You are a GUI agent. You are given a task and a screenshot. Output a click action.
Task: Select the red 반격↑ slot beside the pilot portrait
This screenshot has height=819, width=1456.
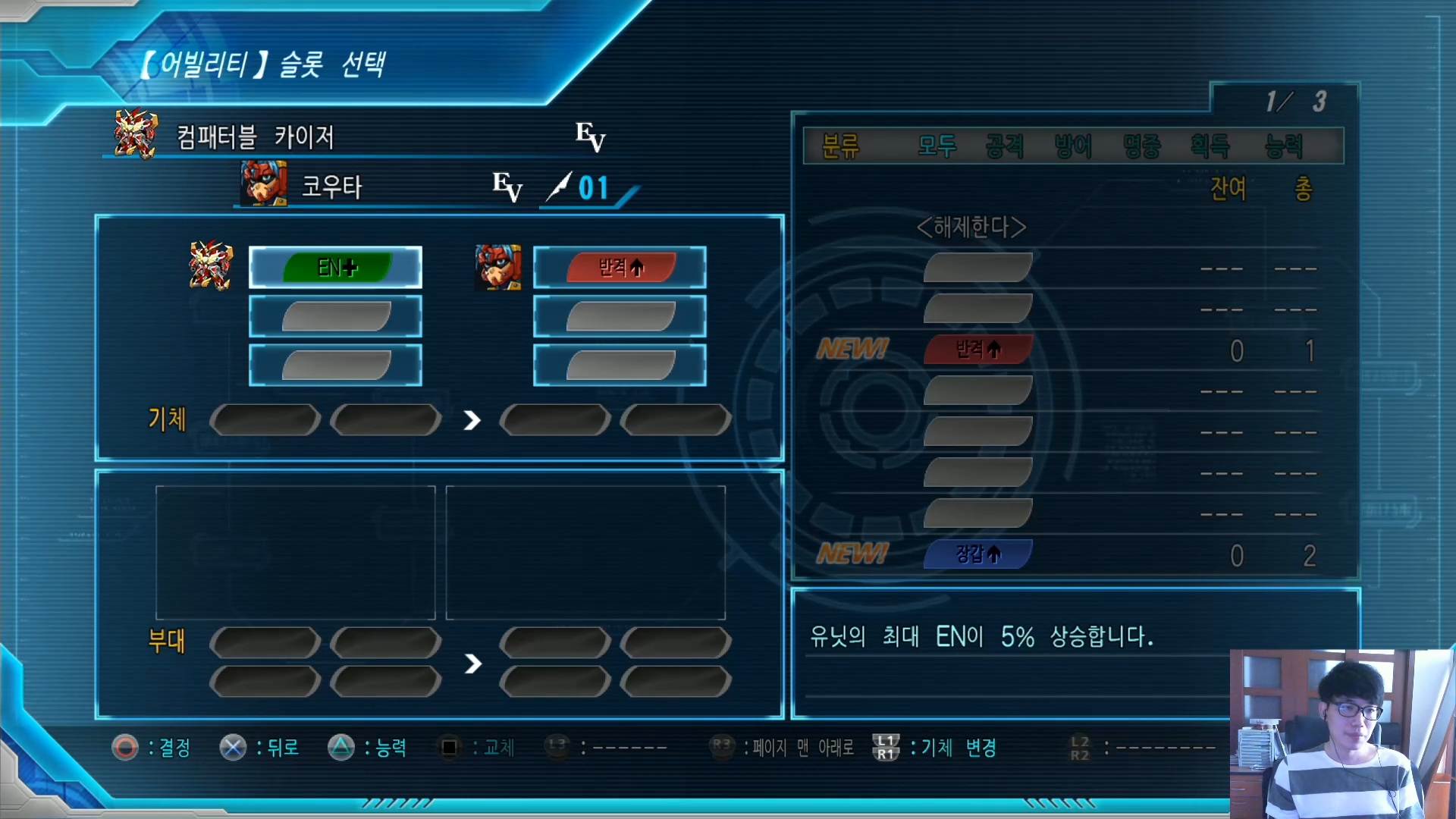point(620,268)
